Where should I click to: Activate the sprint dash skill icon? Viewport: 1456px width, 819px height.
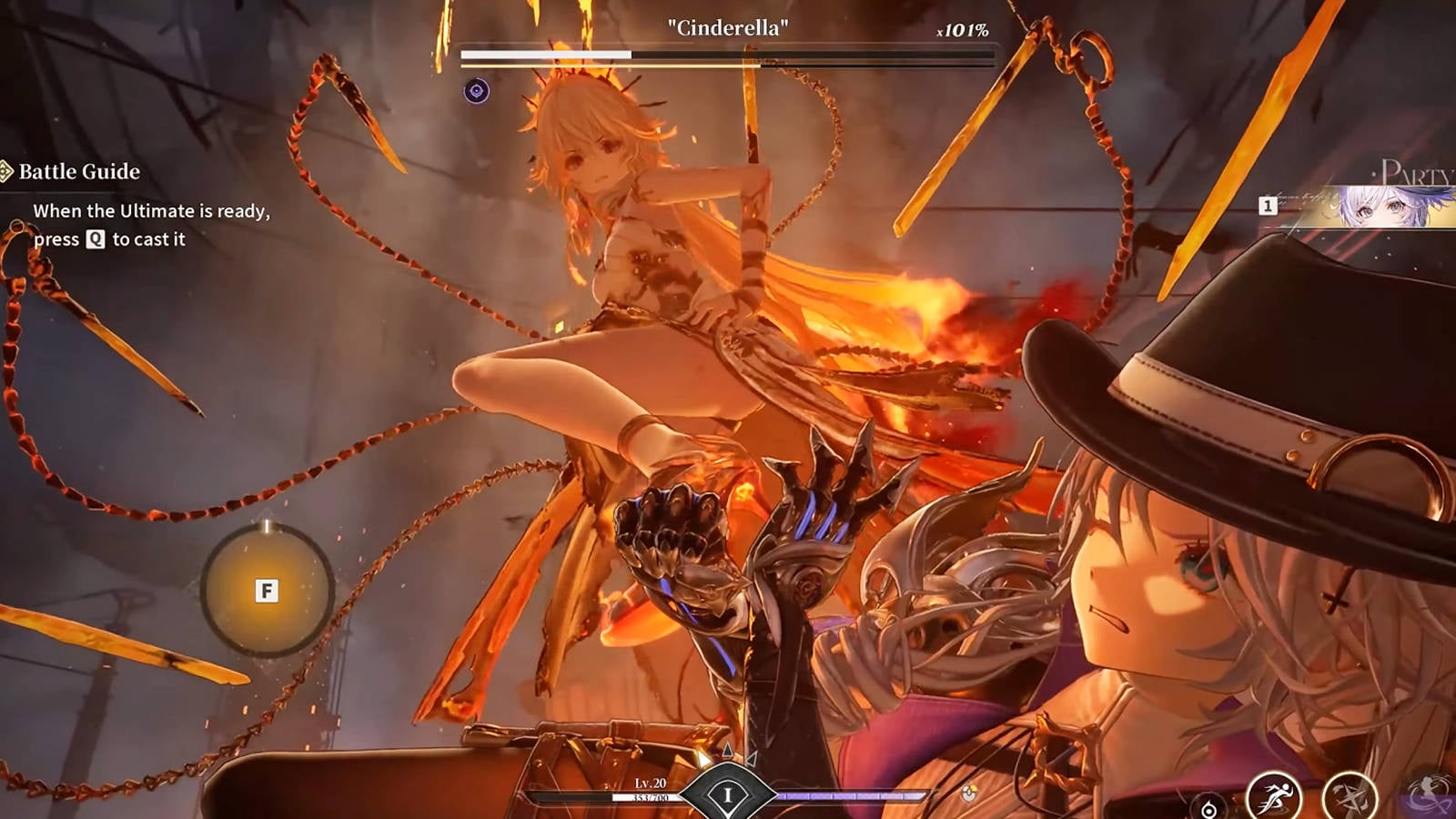click(x=1273, y=794)
